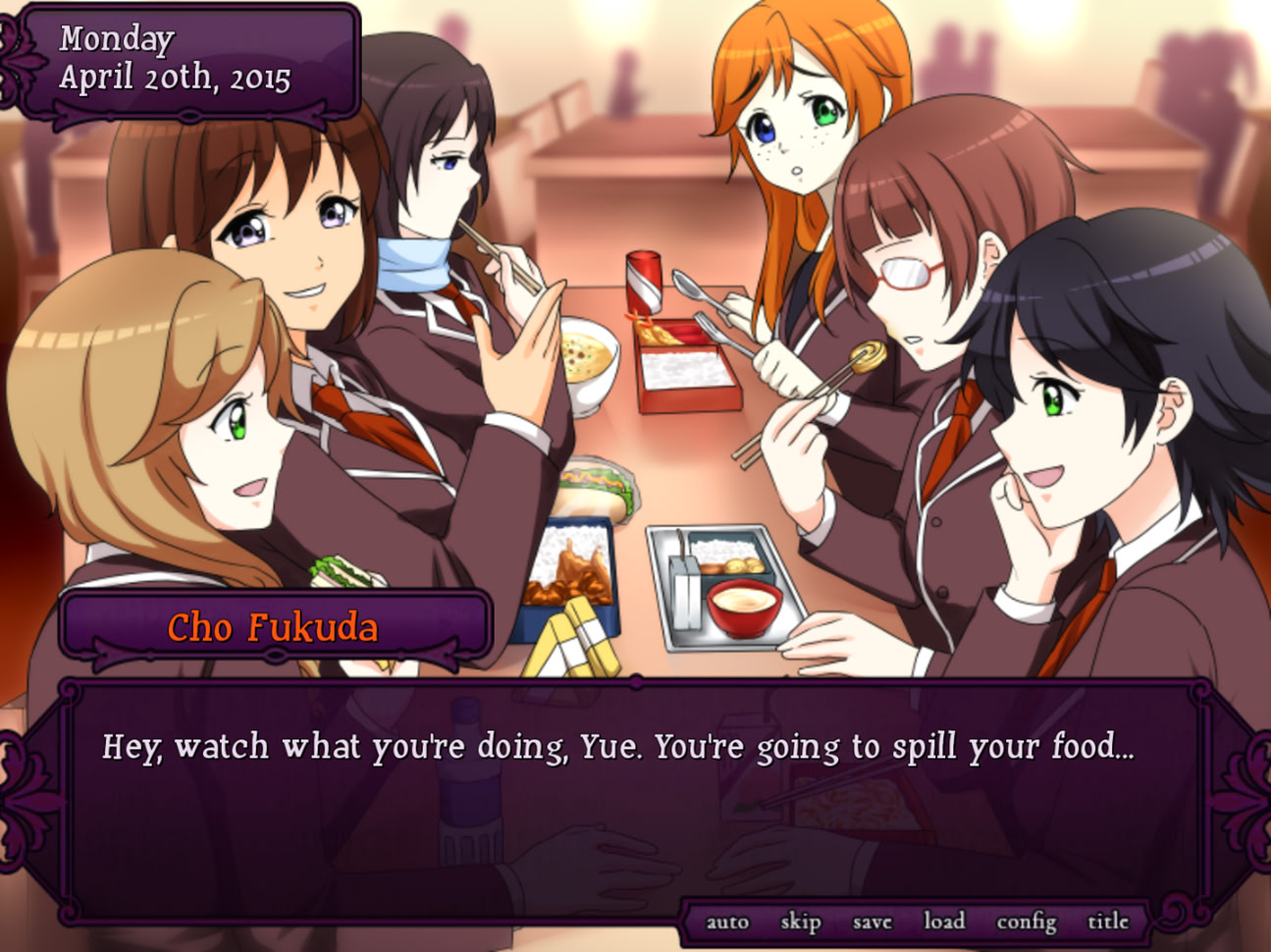
Task: Enable auto-read mode
Action: pos(727,921)
